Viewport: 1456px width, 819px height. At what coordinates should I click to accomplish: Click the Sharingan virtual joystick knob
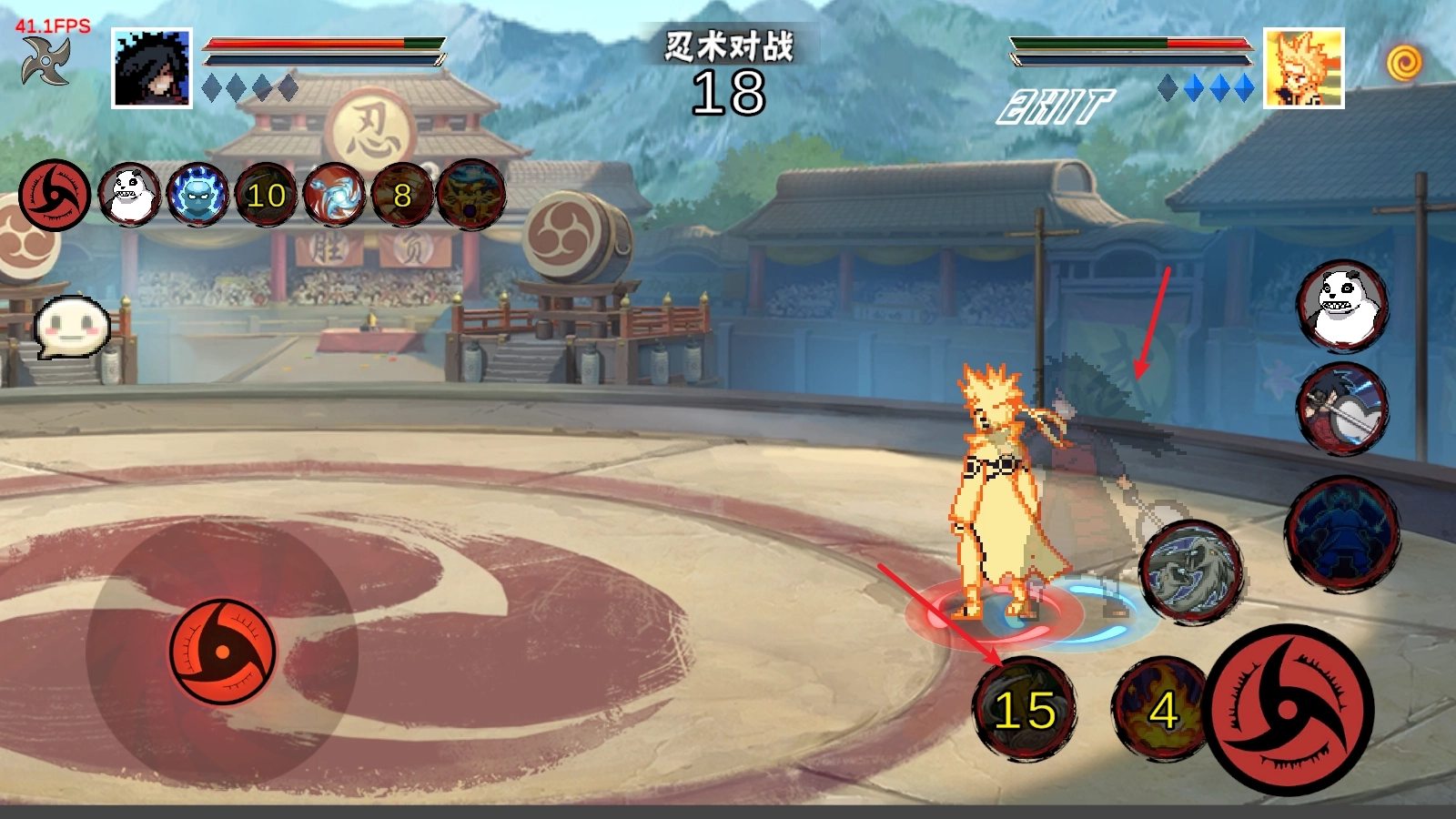pyautogui.click(x=222, y=651)
